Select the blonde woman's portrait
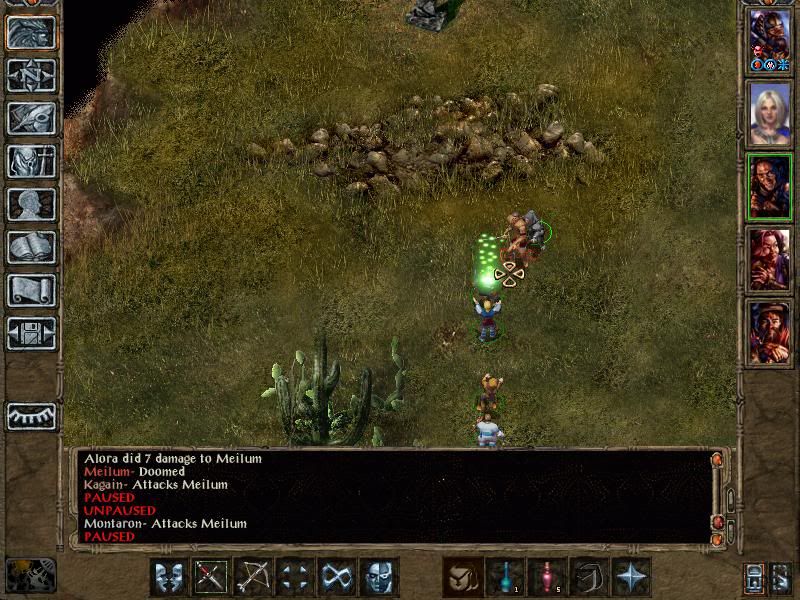 coord(770,114)
